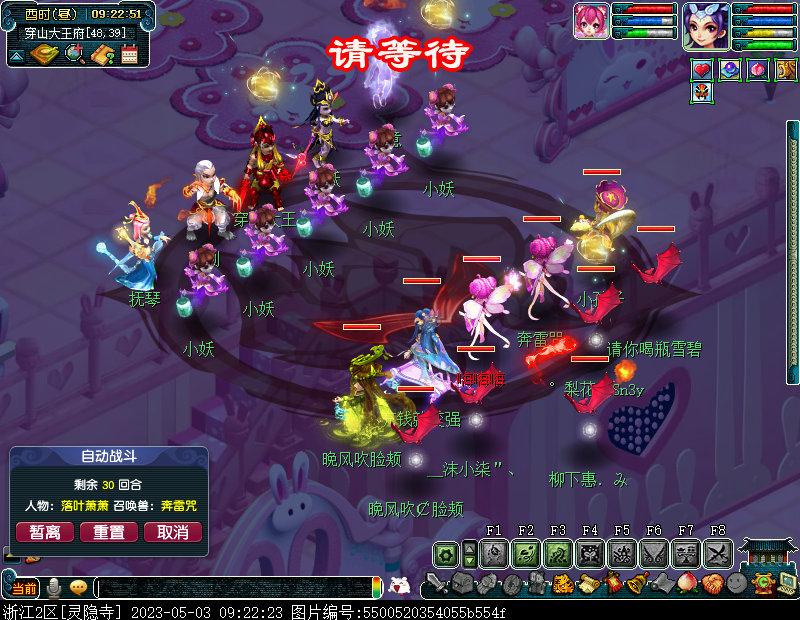Open the calendar icon under the clock
This screenshot has width=800, height=620.
(x=129, y=55)
